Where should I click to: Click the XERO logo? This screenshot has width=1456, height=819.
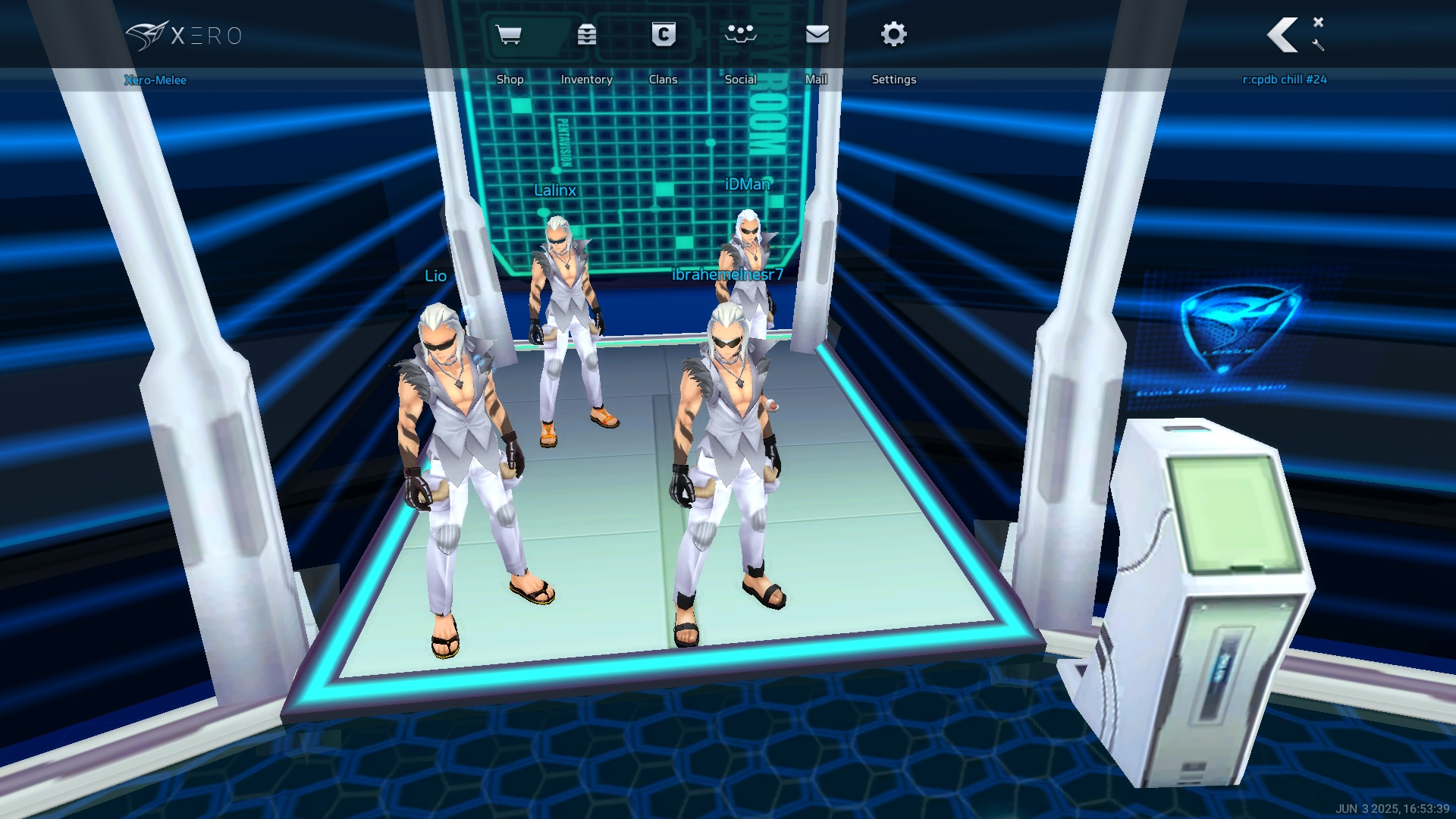[184, 36]
